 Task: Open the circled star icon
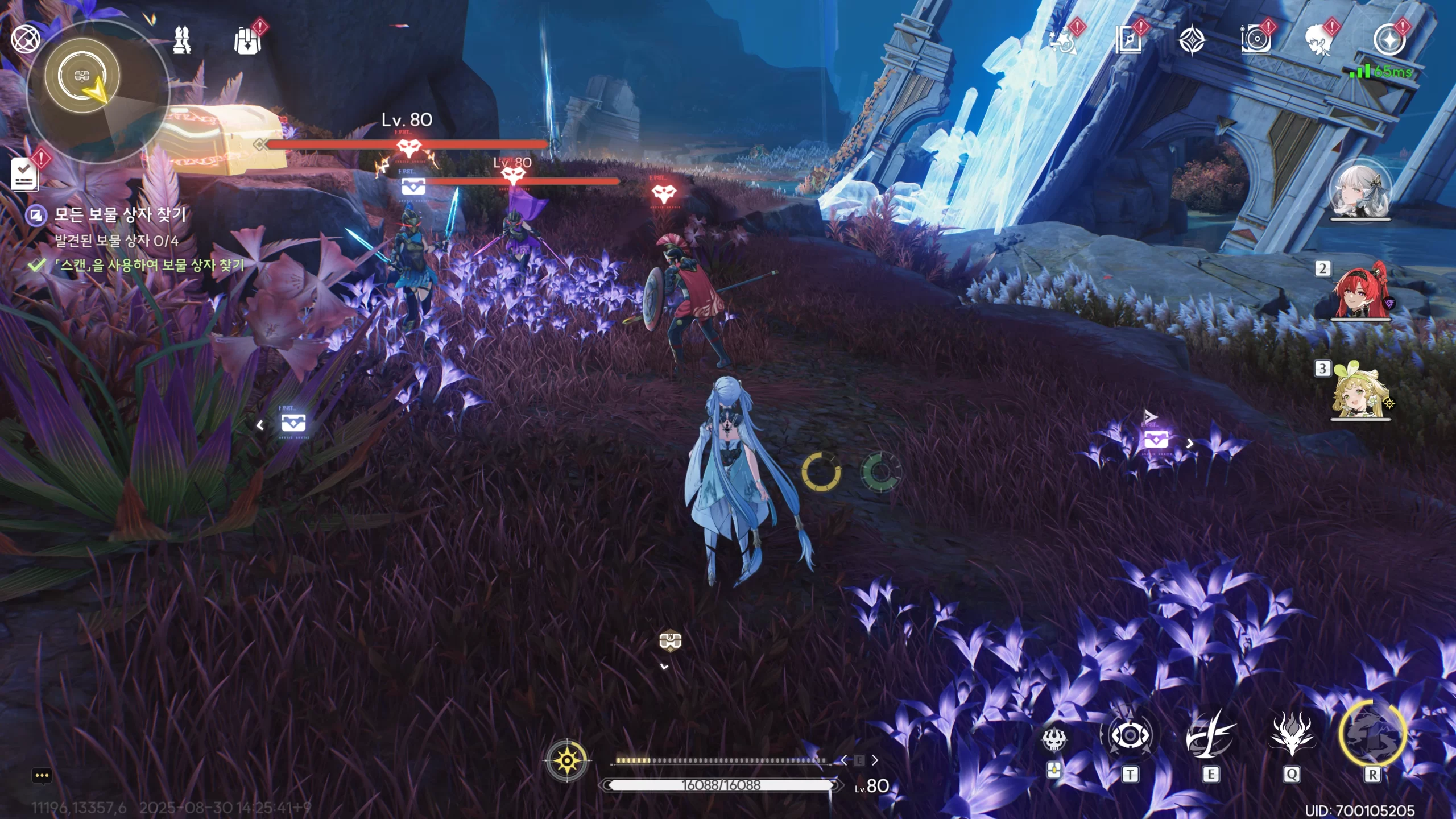(x=1389, y=41)
